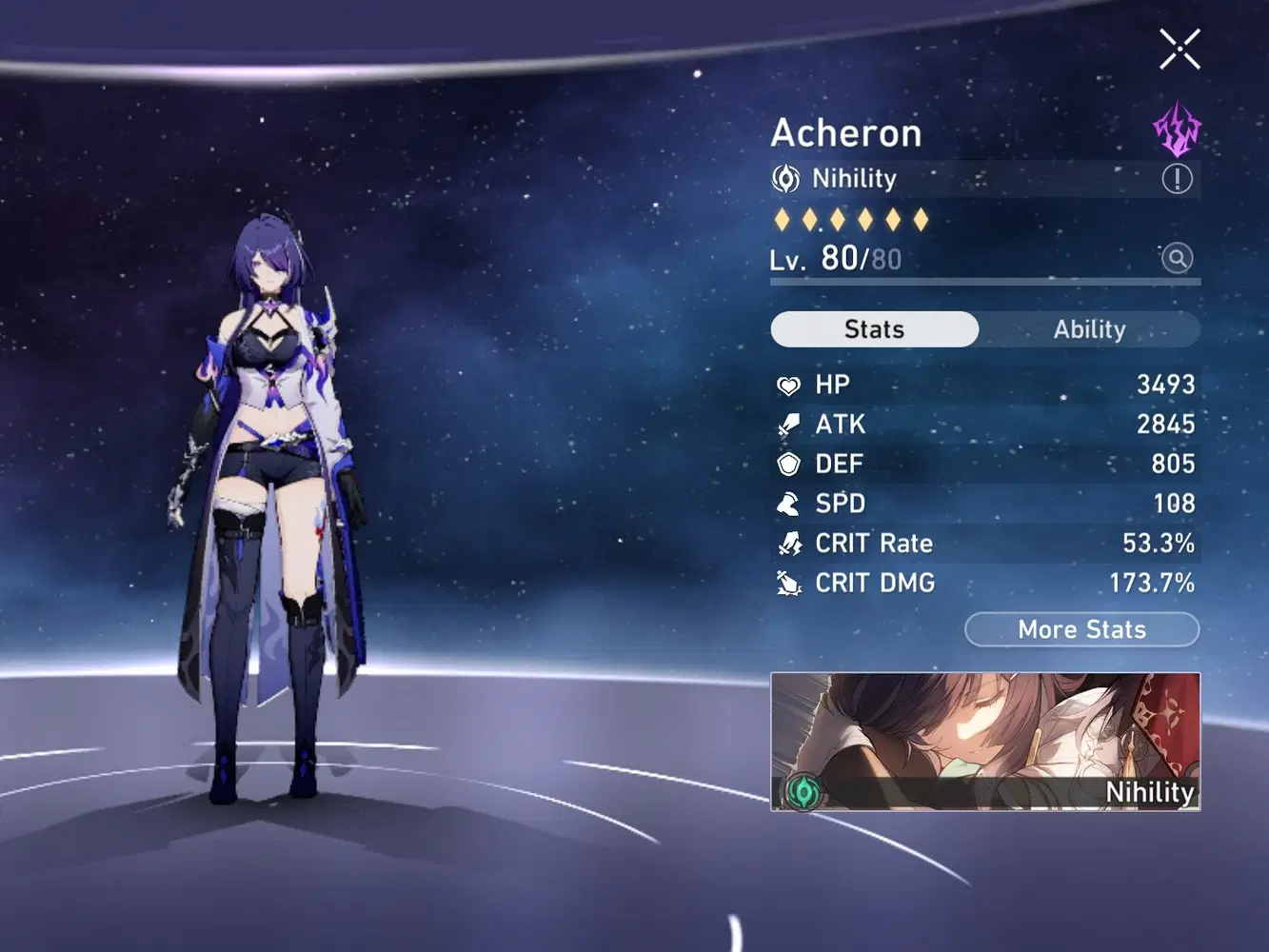The height and width of the screenshot is (952, 1269).
Task: Click the Lv. 80/80 level display
Action: pos(833,256)
